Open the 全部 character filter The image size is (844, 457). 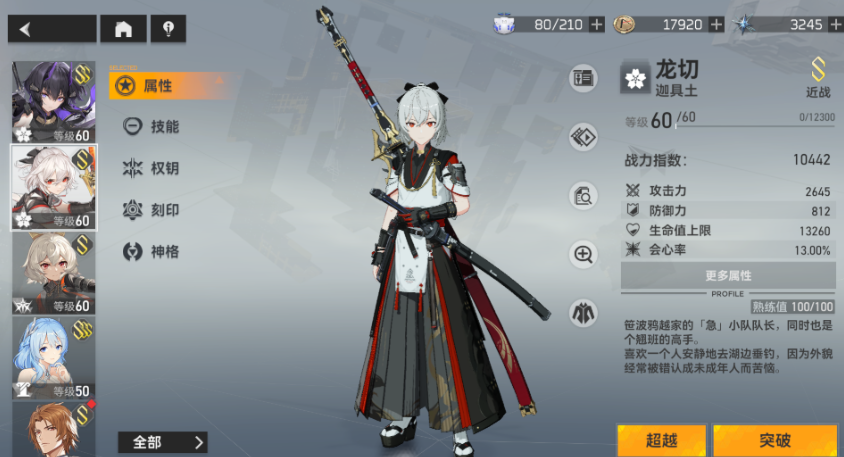tap(162, 442)
